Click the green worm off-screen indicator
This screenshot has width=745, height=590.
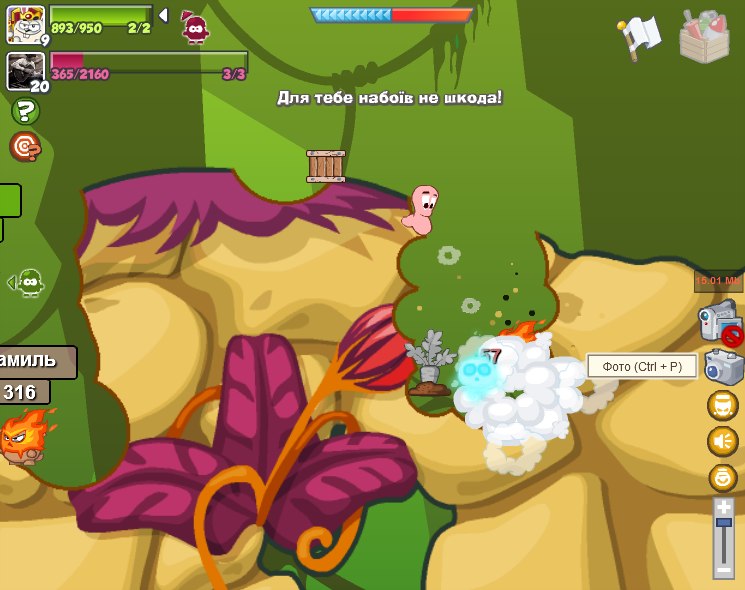(x=30, y=283)
